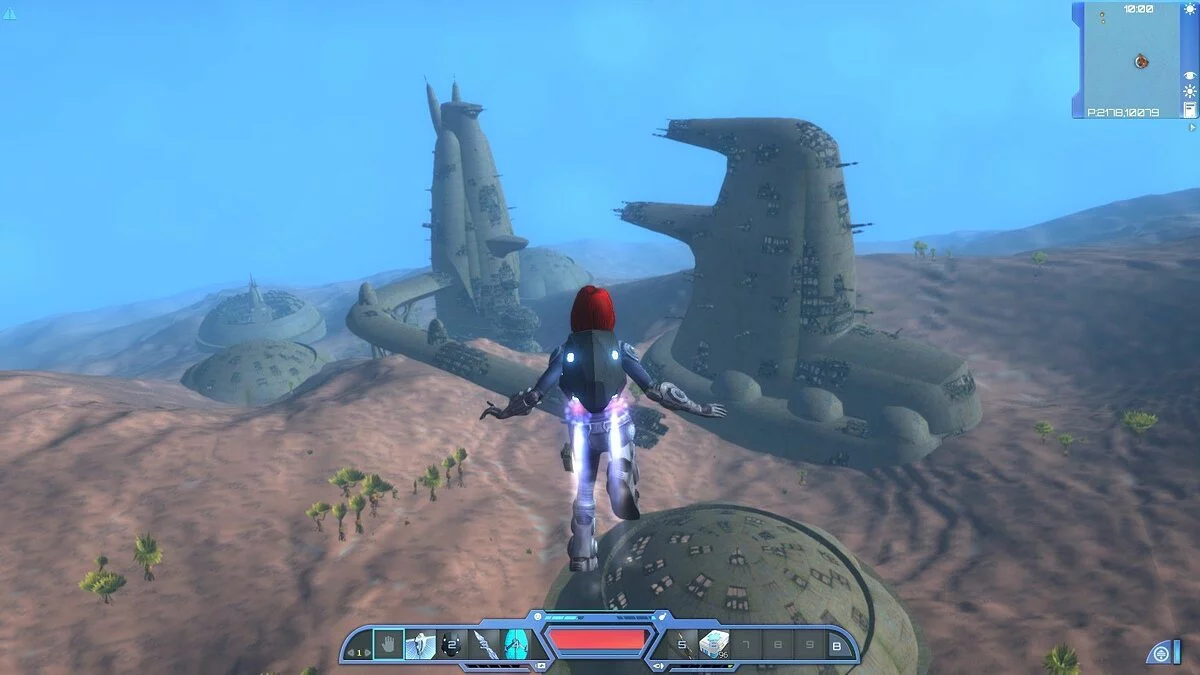Select the rifle in hotbar slot 5
This screenshot has height=675, width=1200.
[x=681, y=644]
